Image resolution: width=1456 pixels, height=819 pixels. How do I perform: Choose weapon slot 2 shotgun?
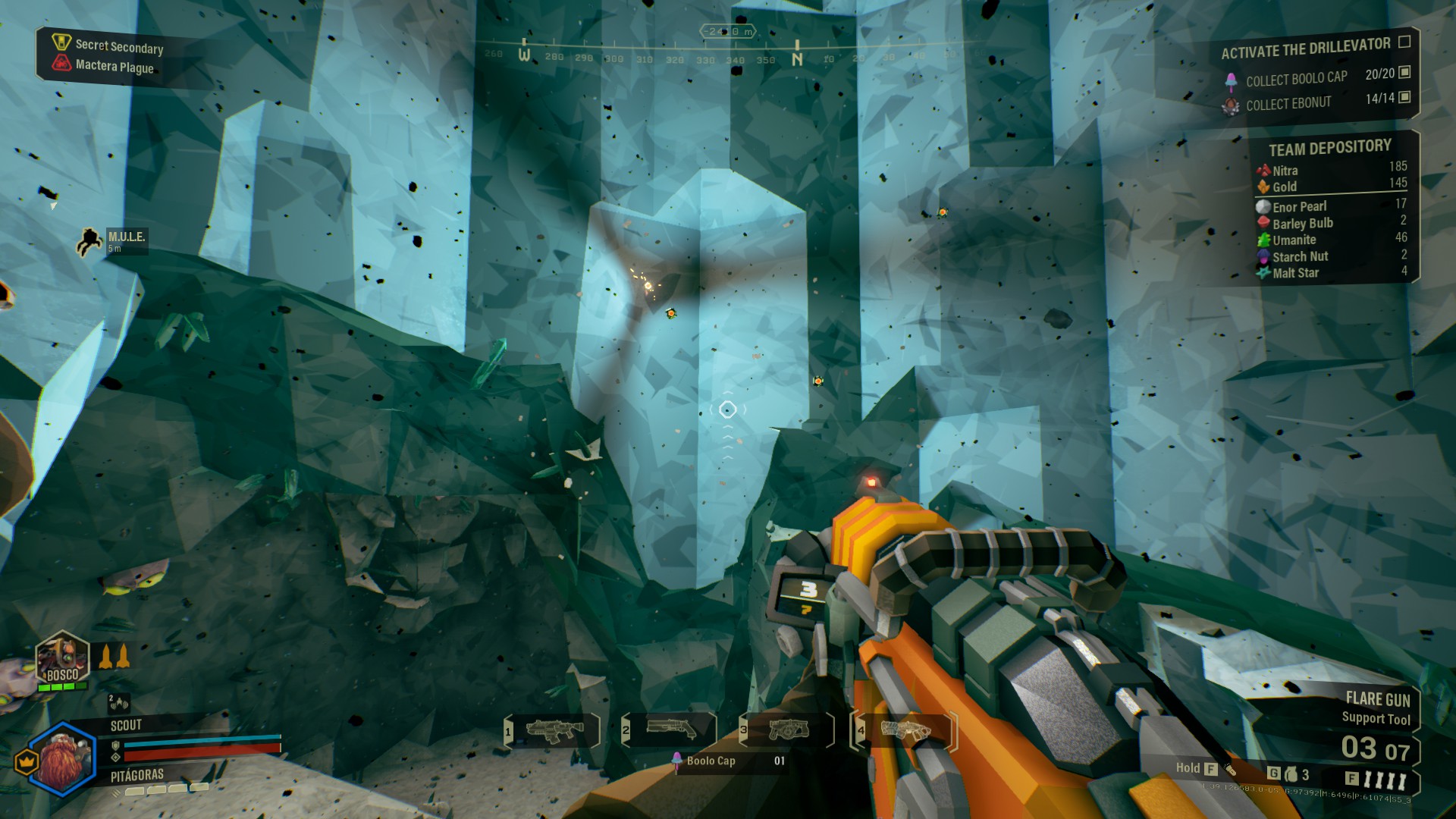pyautogui.click(x=670, y=730)
